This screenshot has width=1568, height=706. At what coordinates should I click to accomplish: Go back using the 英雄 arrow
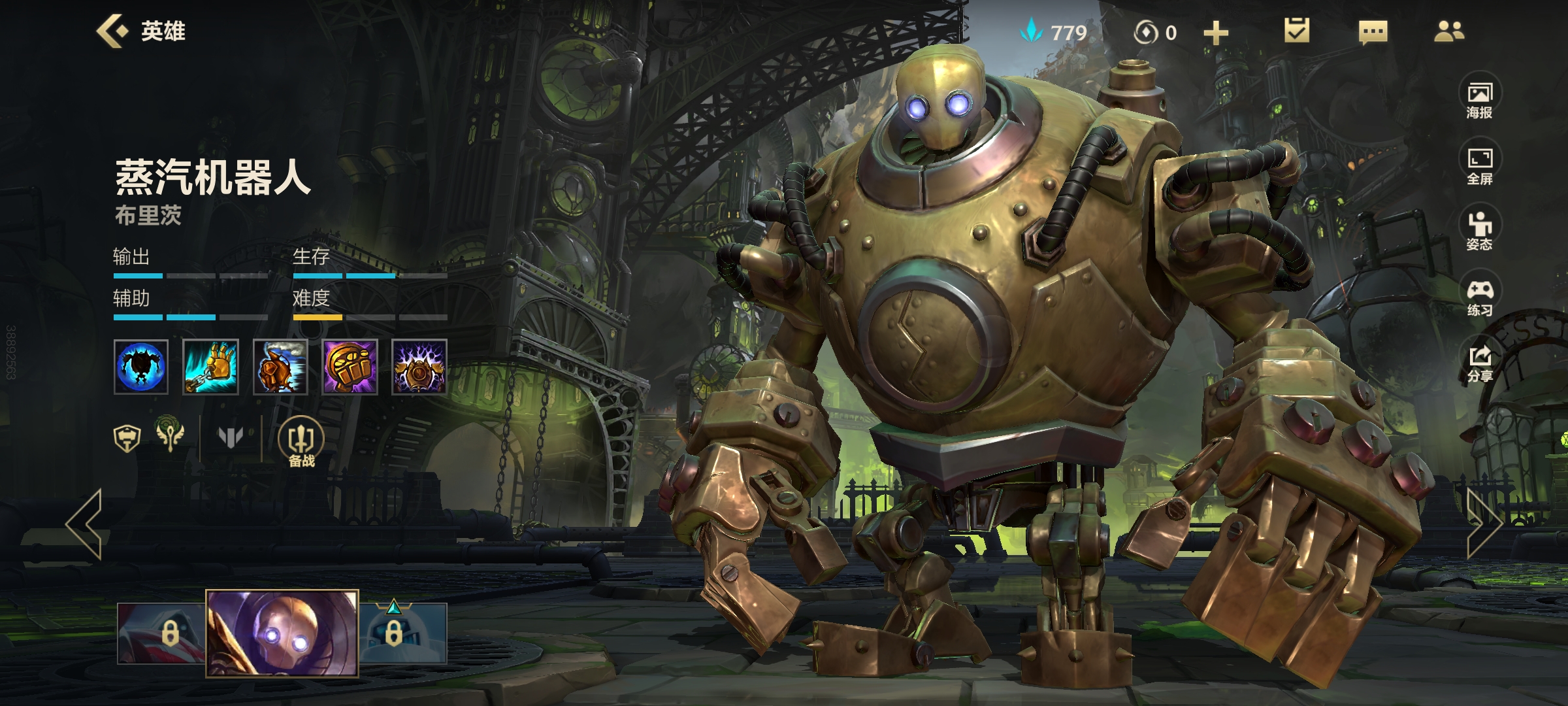(112, 31)
